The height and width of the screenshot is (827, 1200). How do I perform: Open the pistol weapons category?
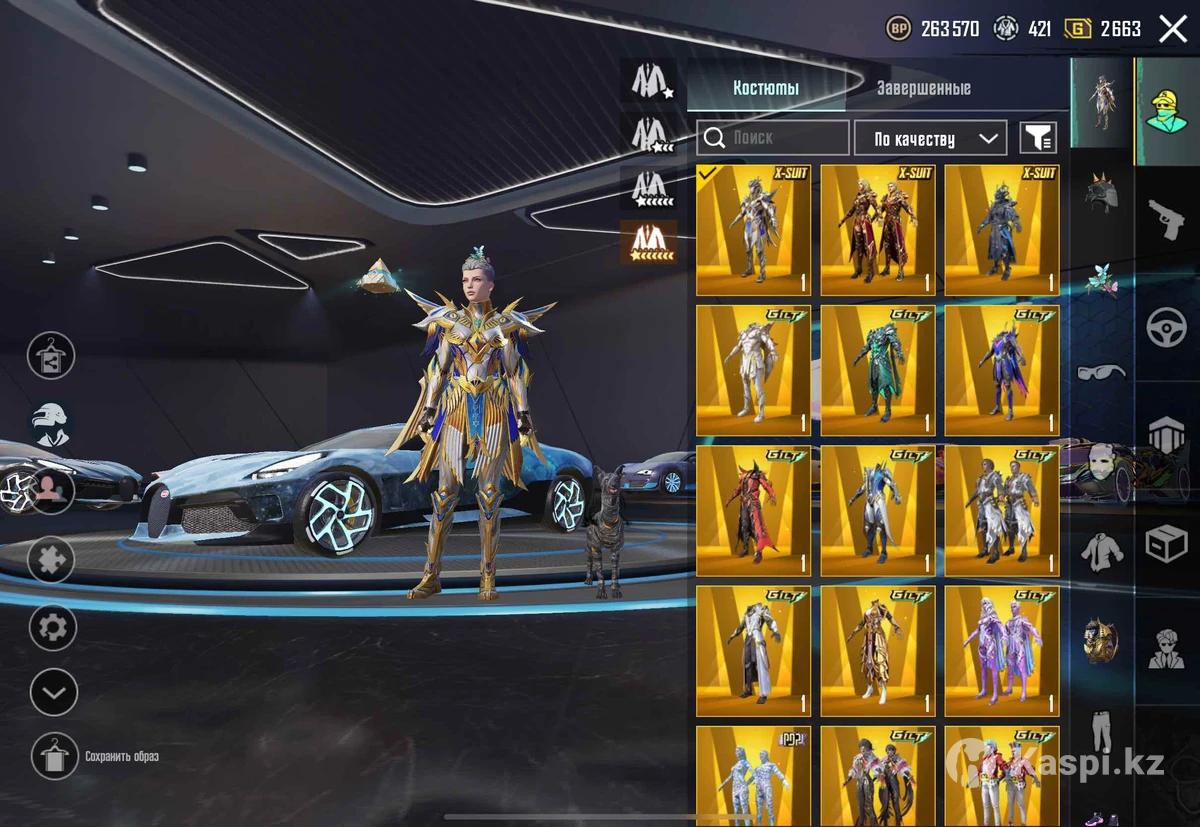[x=1166, y=219]
